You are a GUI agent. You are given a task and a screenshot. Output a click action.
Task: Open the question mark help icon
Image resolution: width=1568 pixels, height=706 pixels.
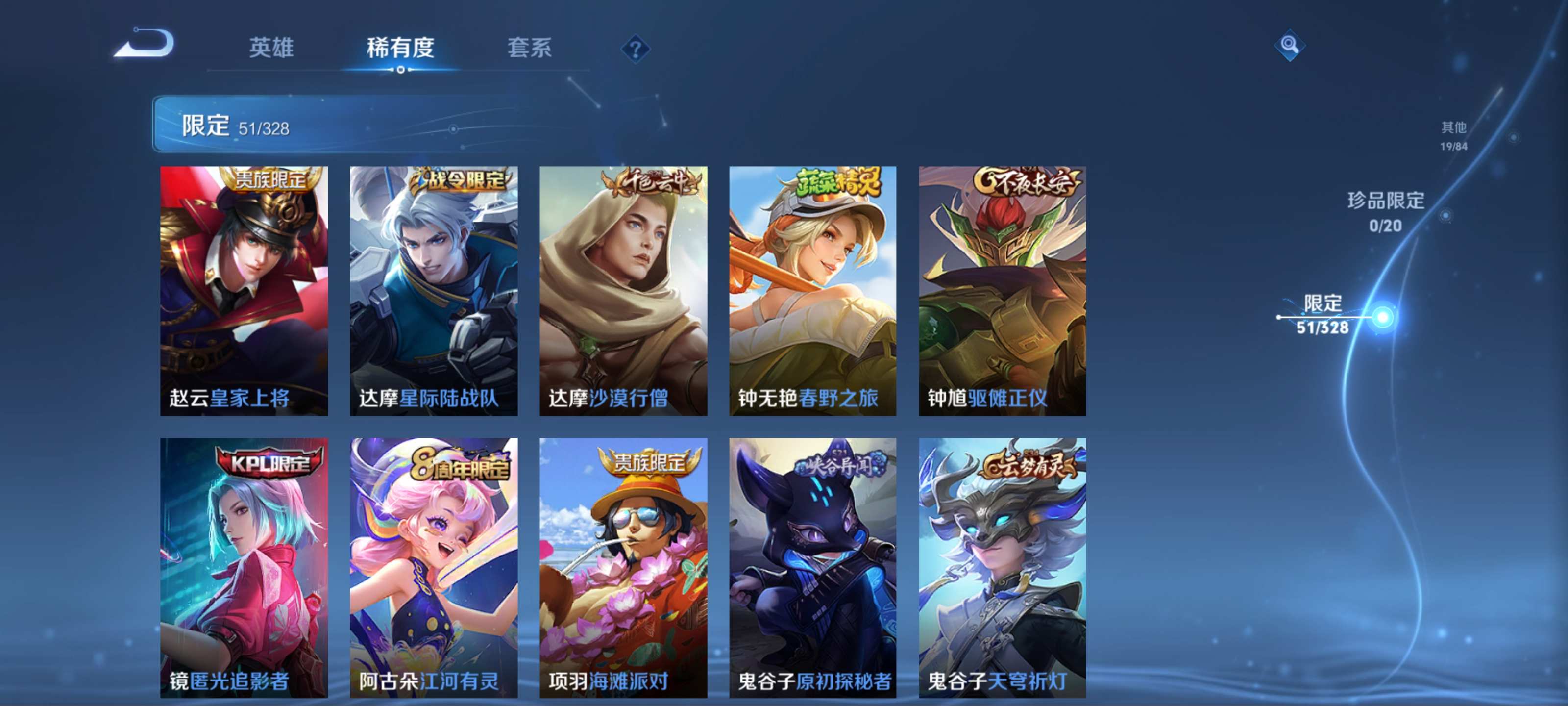[635, 49]
